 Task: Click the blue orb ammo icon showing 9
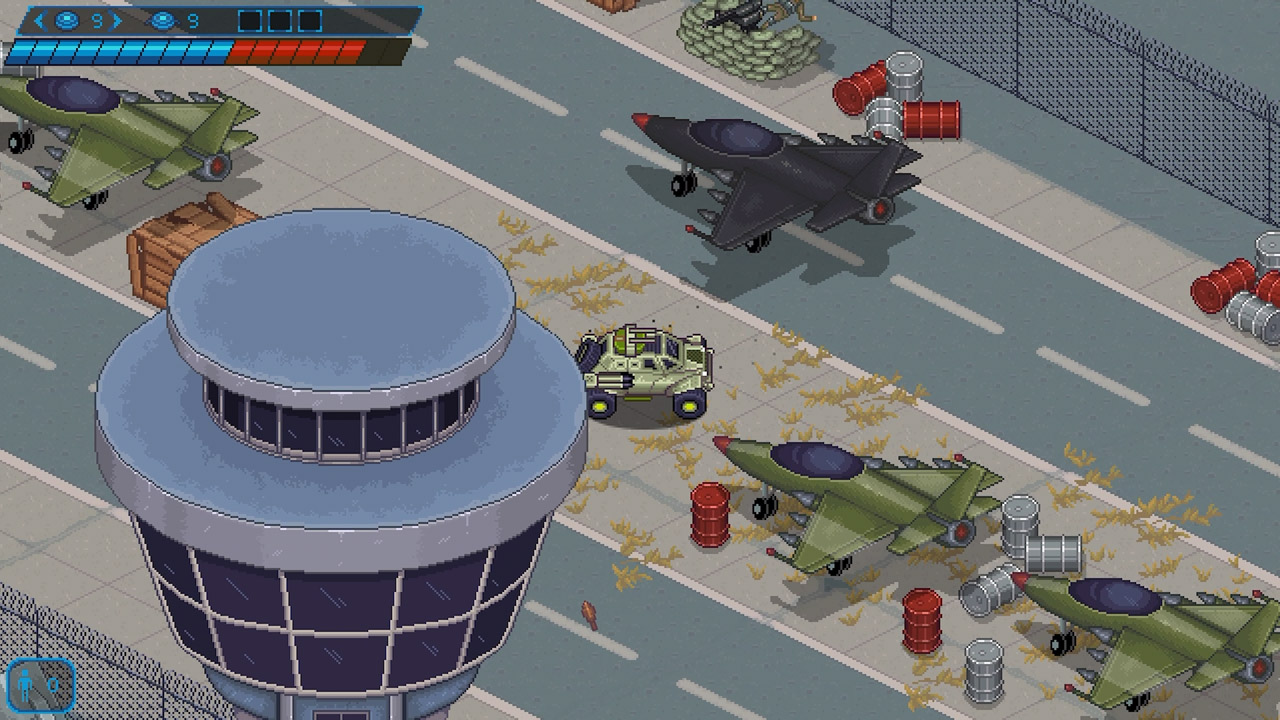(x=66, y=20)
